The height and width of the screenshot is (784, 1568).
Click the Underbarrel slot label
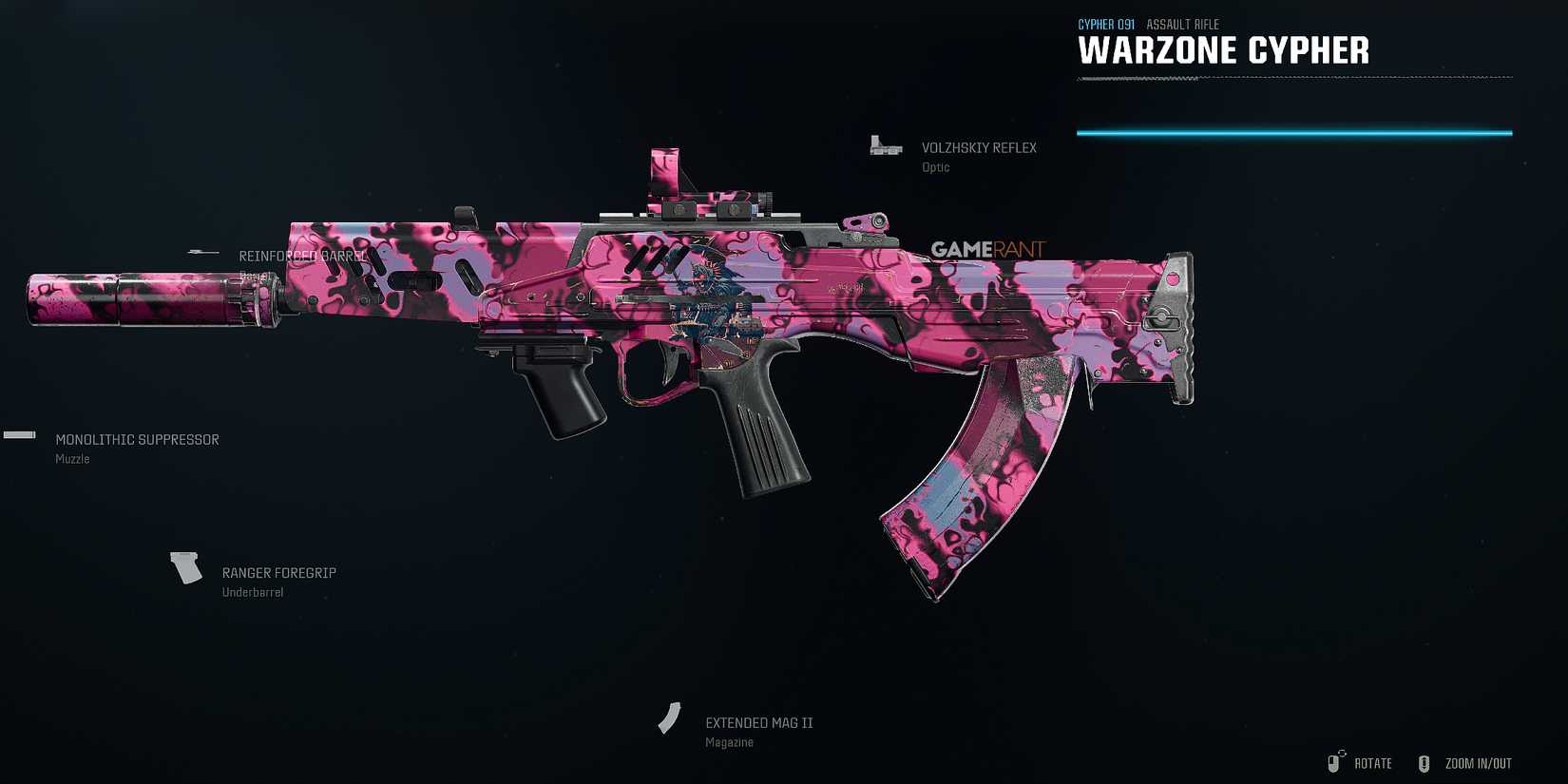253,591
